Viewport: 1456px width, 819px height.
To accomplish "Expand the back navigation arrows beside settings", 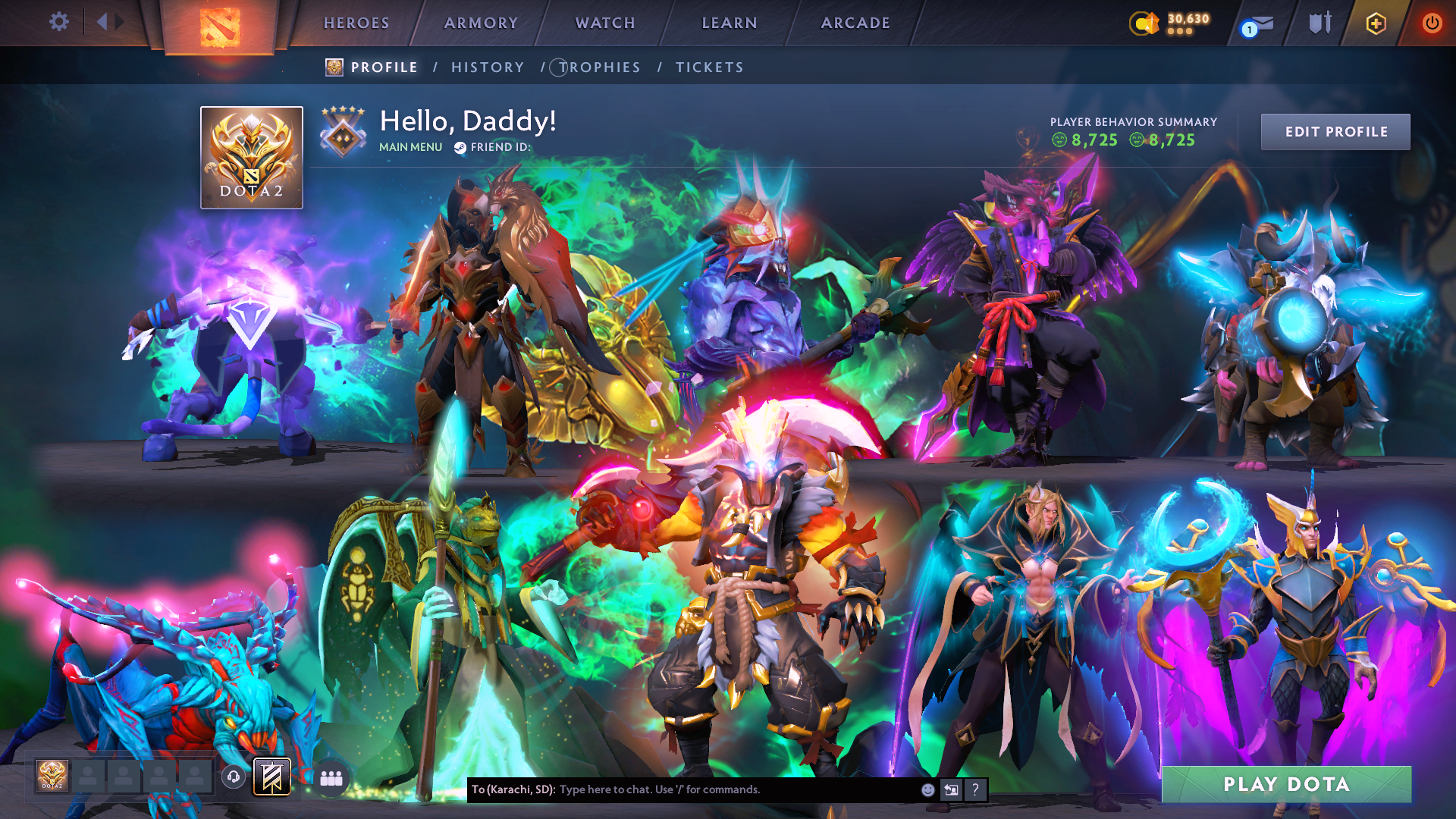I will click(x=108, y=22).
